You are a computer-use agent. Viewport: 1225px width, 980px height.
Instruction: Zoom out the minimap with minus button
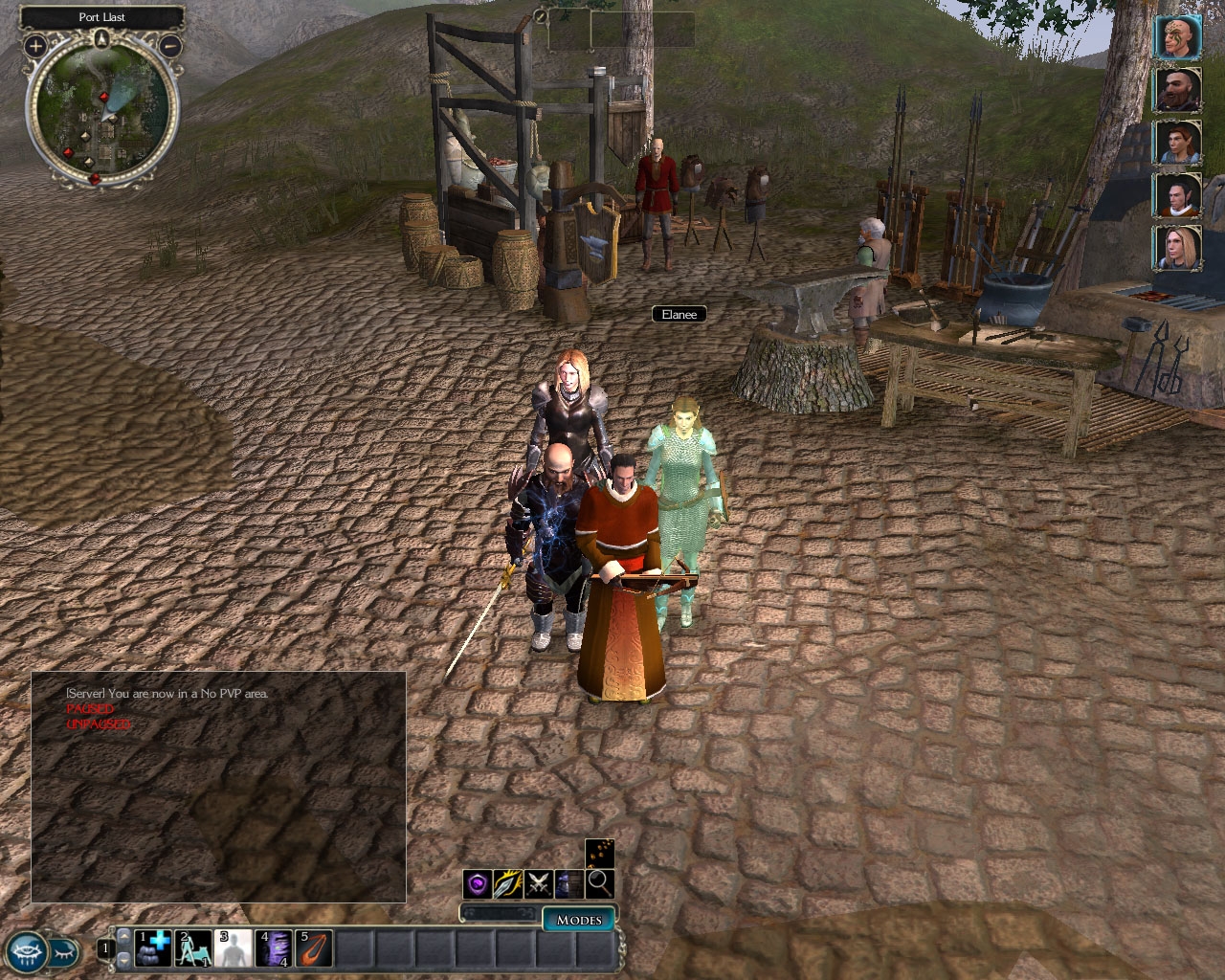pyautogui.click(x=169, y=45)
